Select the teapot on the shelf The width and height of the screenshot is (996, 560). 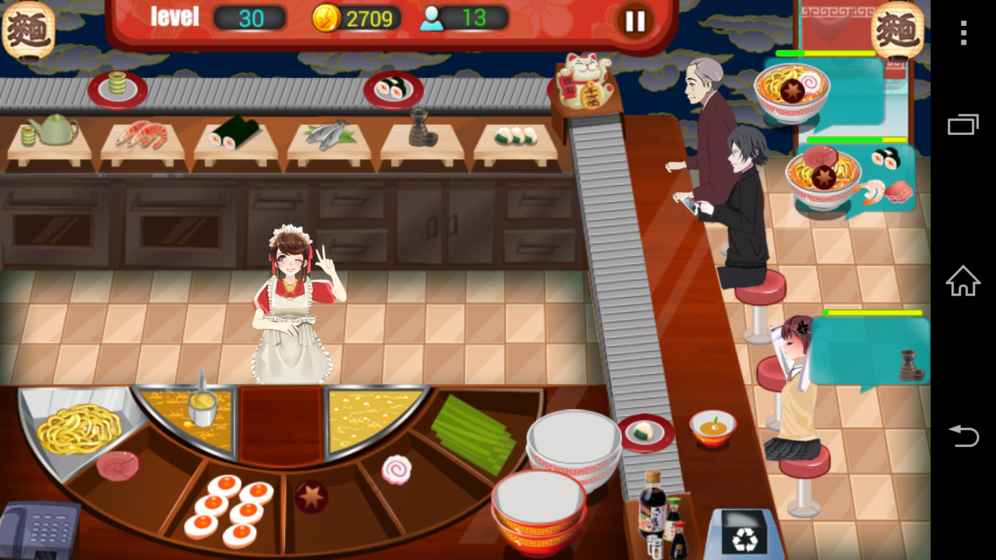[x=52, y=130]
